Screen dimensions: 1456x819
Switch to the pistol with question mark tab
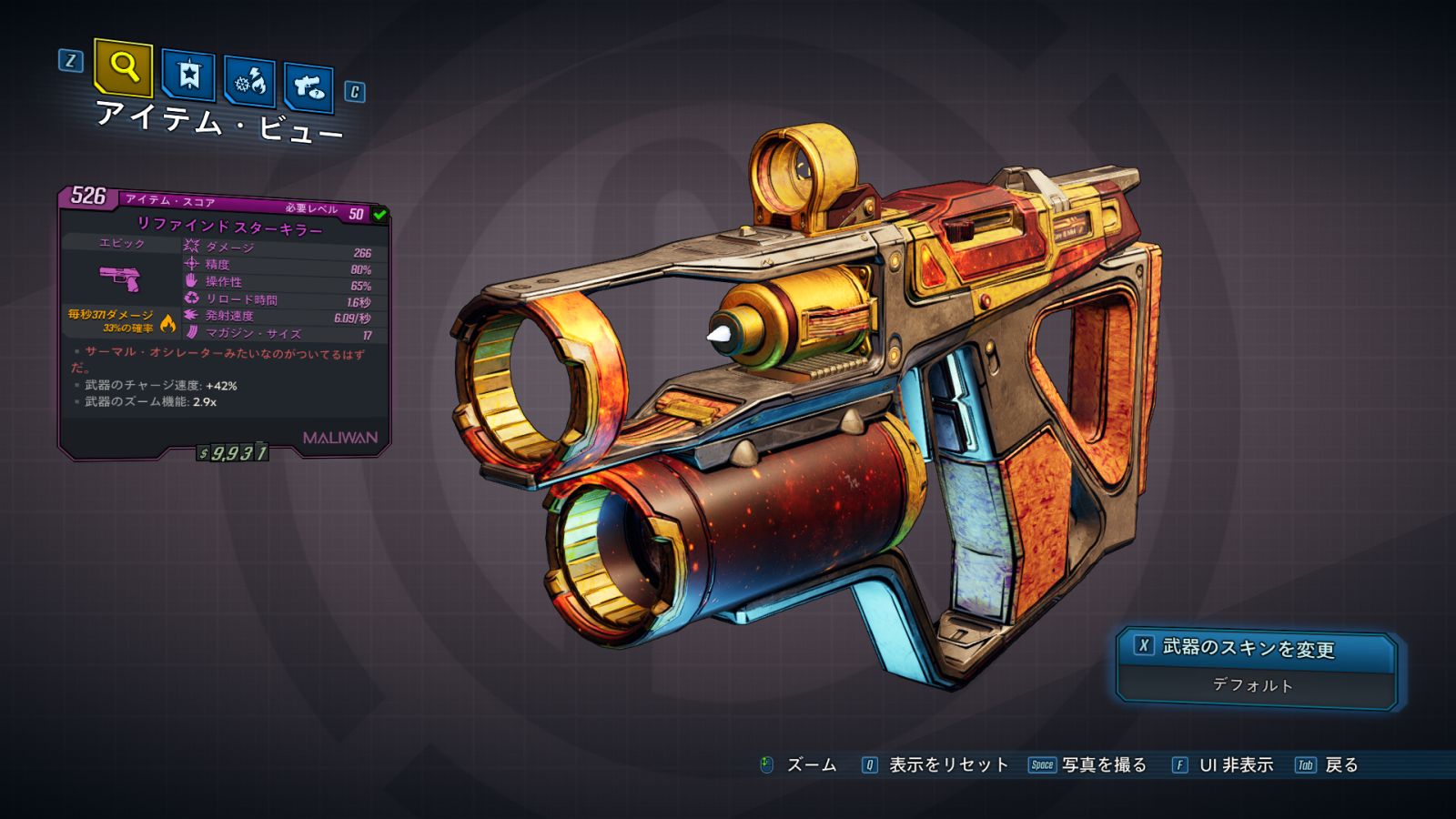tap(308, 87)
